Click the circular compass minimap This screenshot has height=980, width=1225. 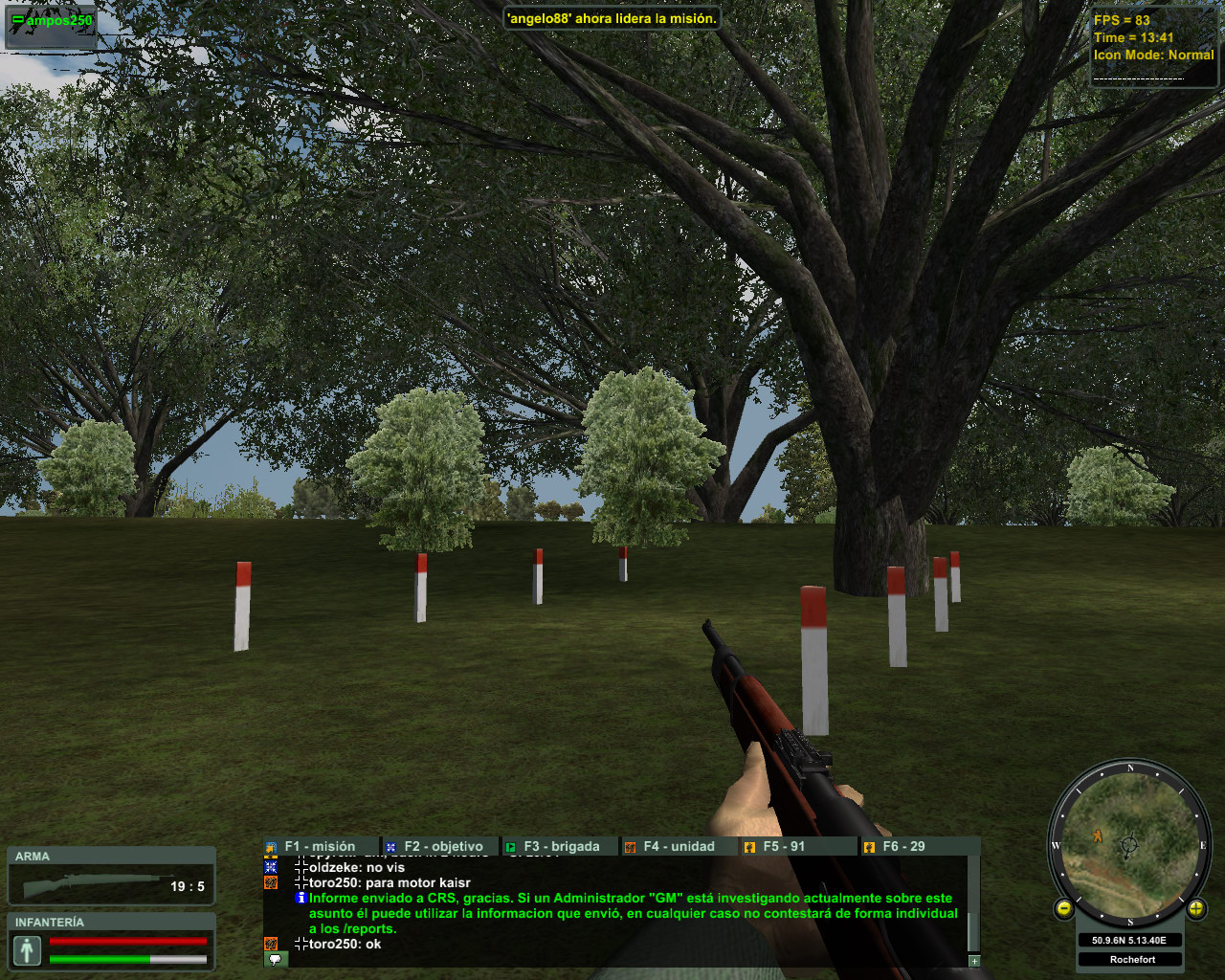(x=1130, y=844)
